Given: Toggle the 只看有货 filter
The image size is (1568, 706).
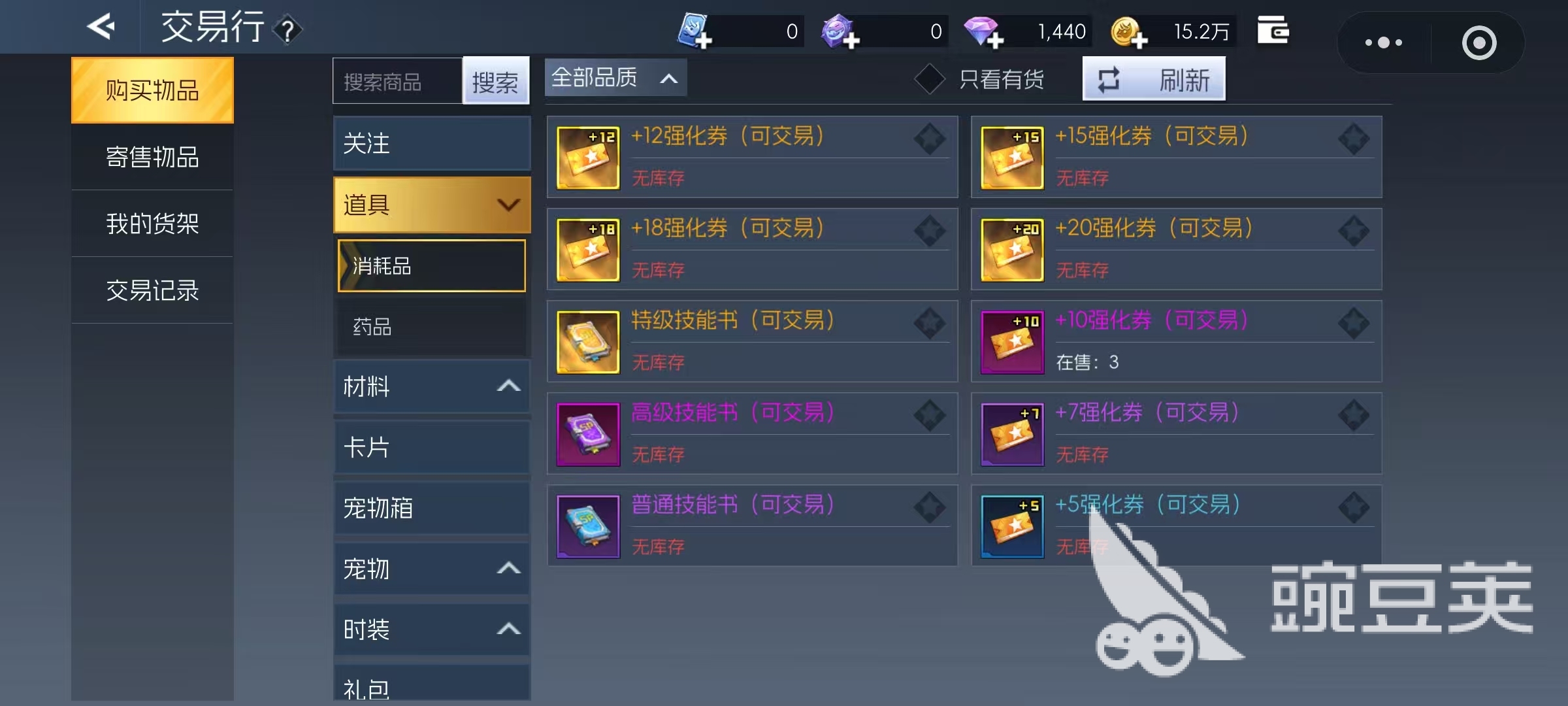Looking at the screenshot, I should 930,78.
